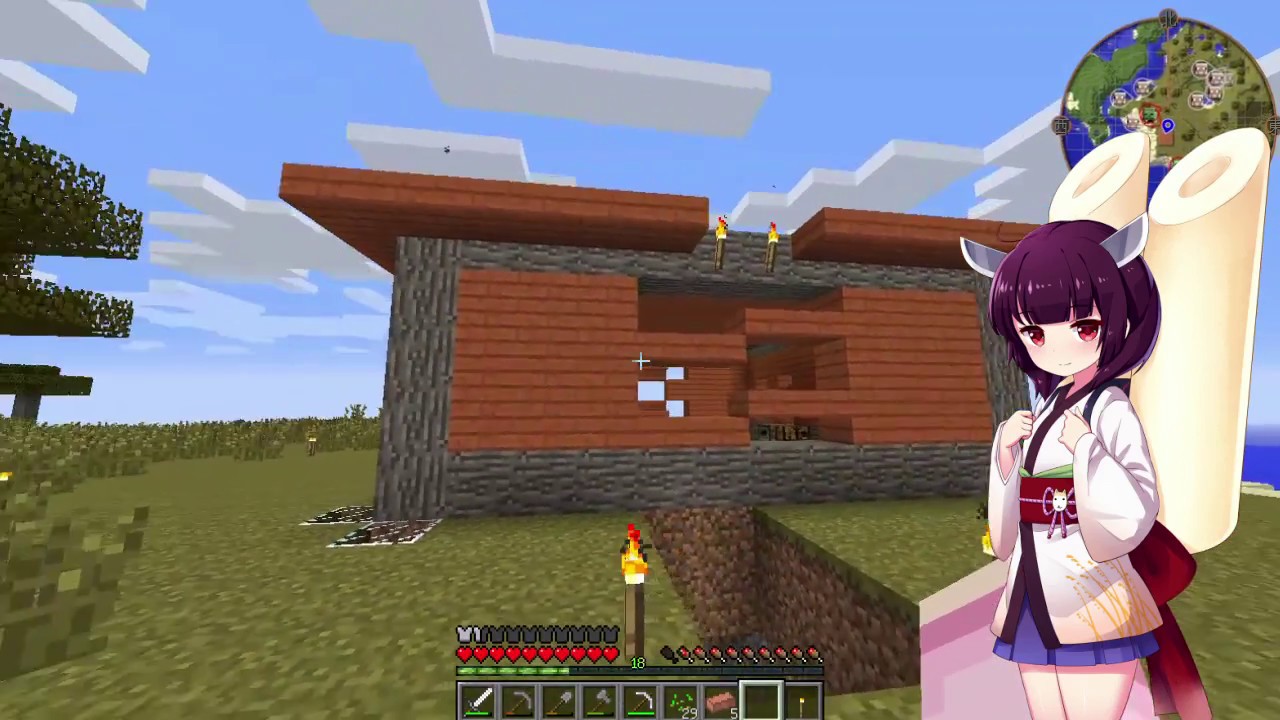Screen dimensions: 1280x720
Task: Select the brick stack showing 5
Action: [720, 700]
